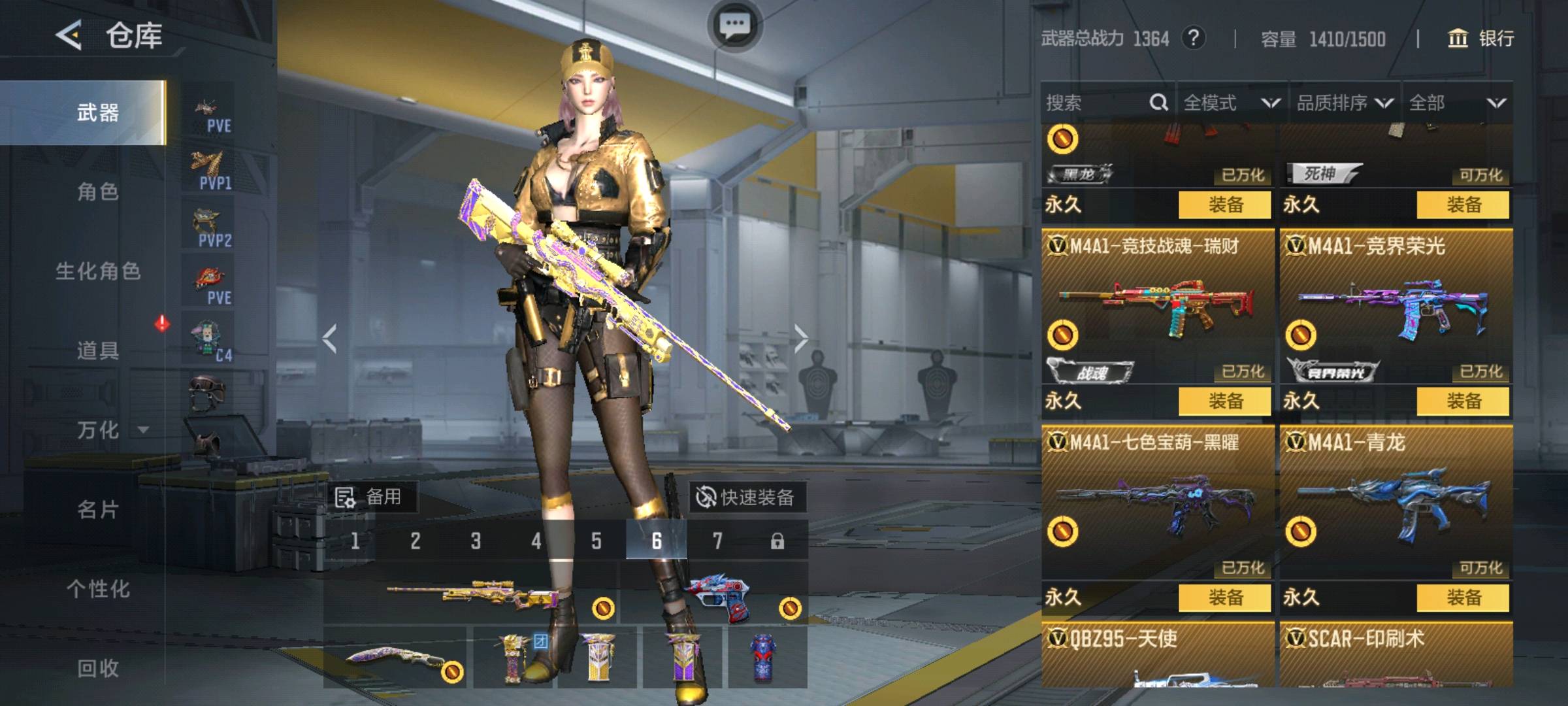Select the M4A1-青龙 weapon card
The height and width of the screenshot is (706, 1568).
coord(1396,503)
